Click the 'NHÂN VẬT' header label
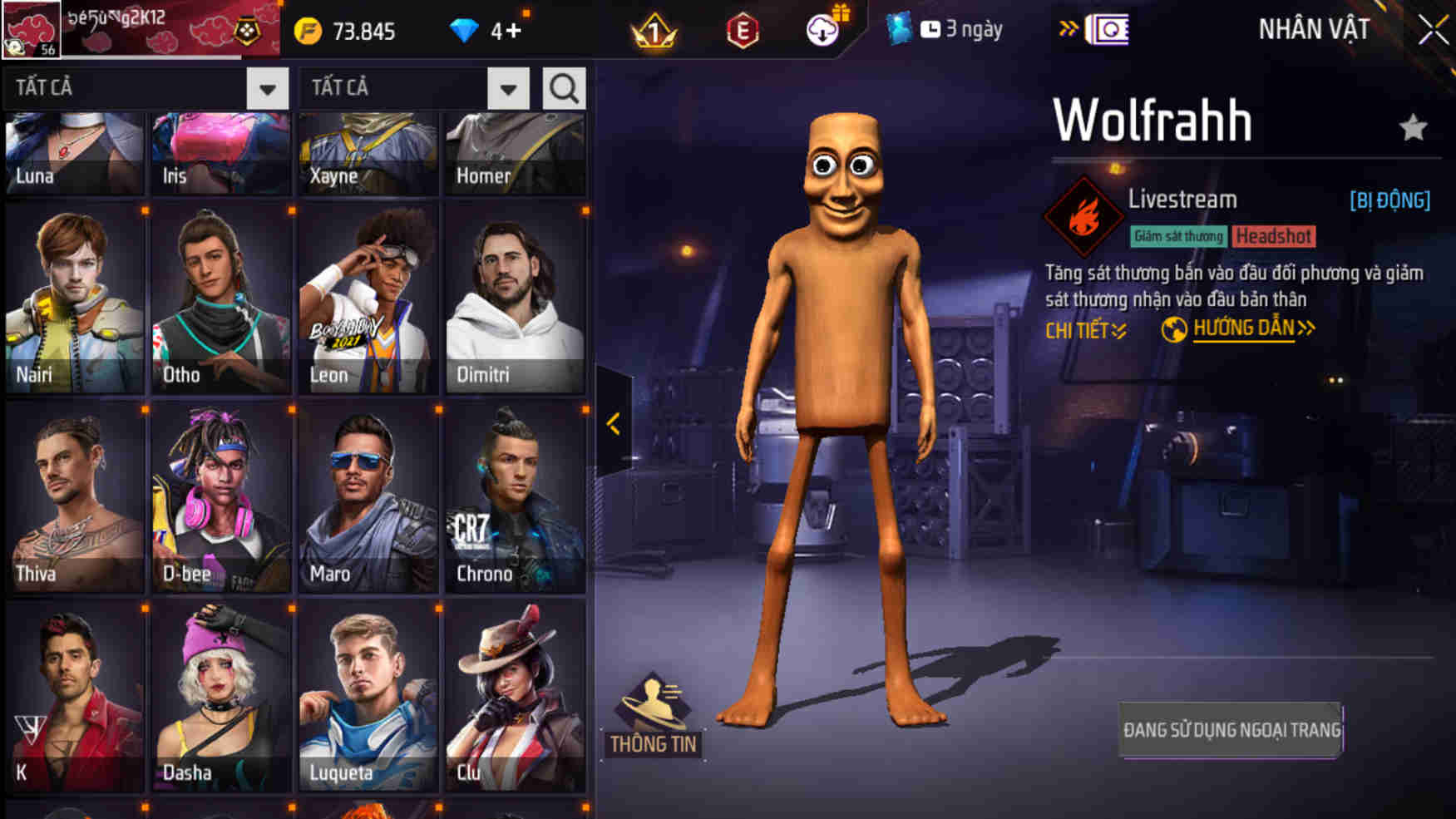Screen dimensions: 1456x819 [x=1316, y=27]
